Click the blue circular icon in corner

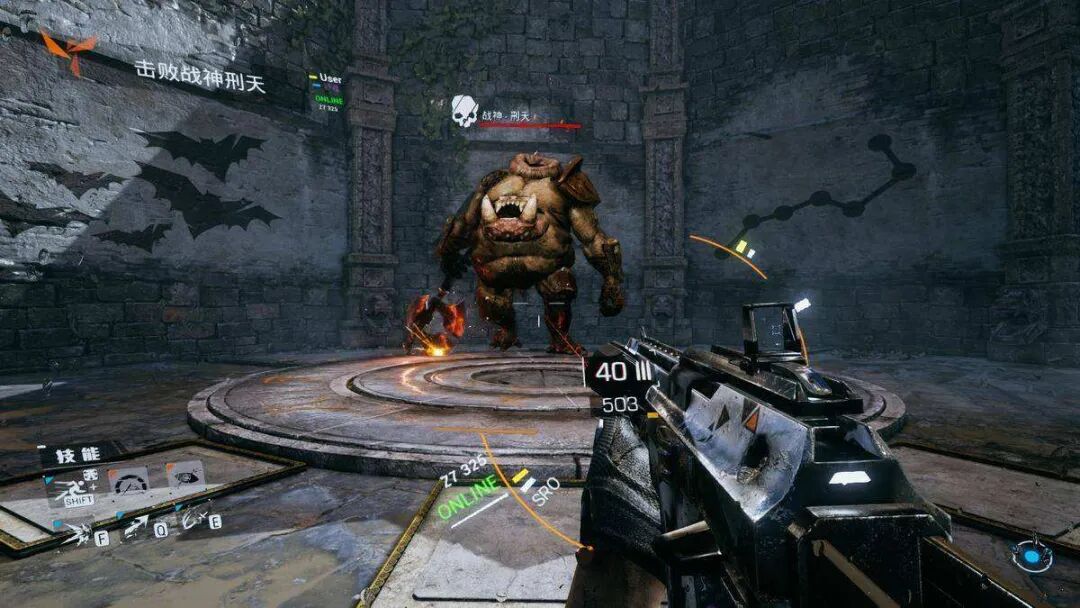click(x=1031, y=555)
